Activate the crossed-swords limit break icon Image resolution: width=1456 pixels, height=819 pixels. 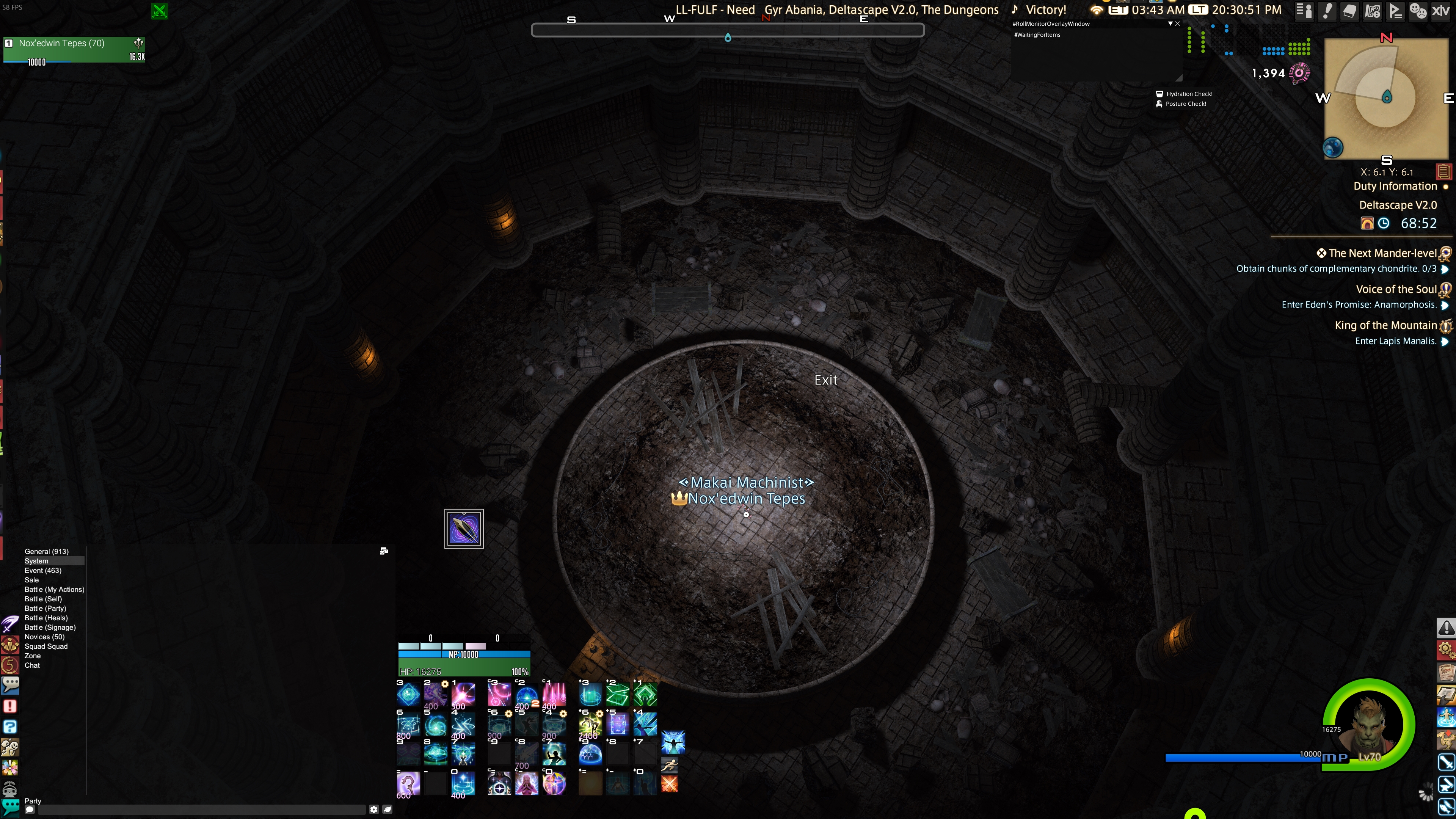pyautogui.click(x=669, y=784)
